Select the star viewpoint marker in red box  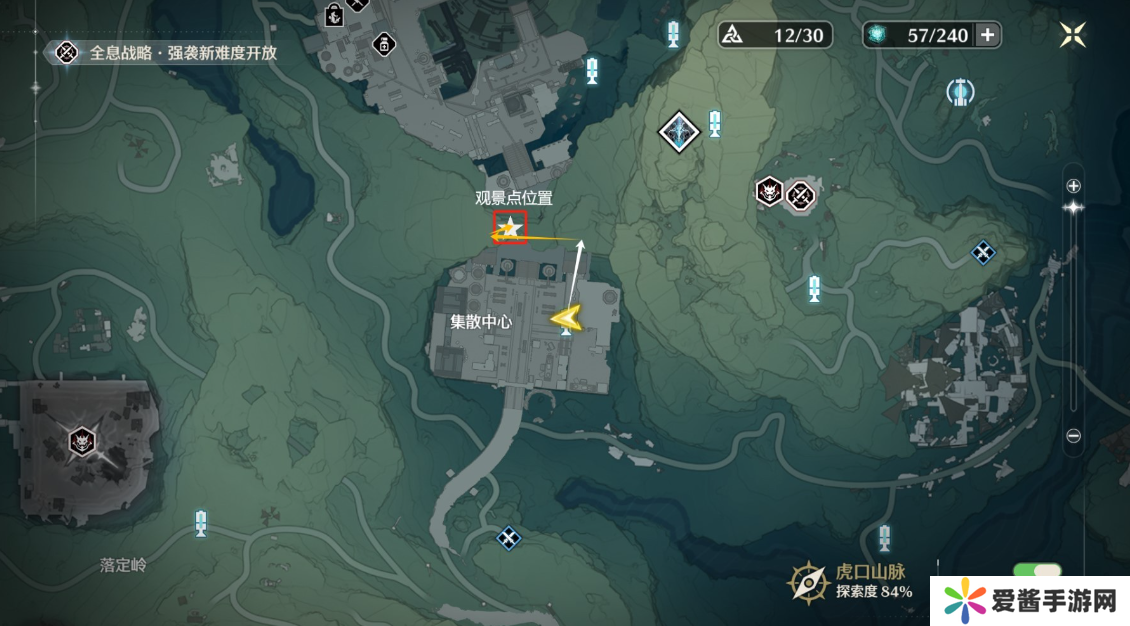click(x=510, y=229)
